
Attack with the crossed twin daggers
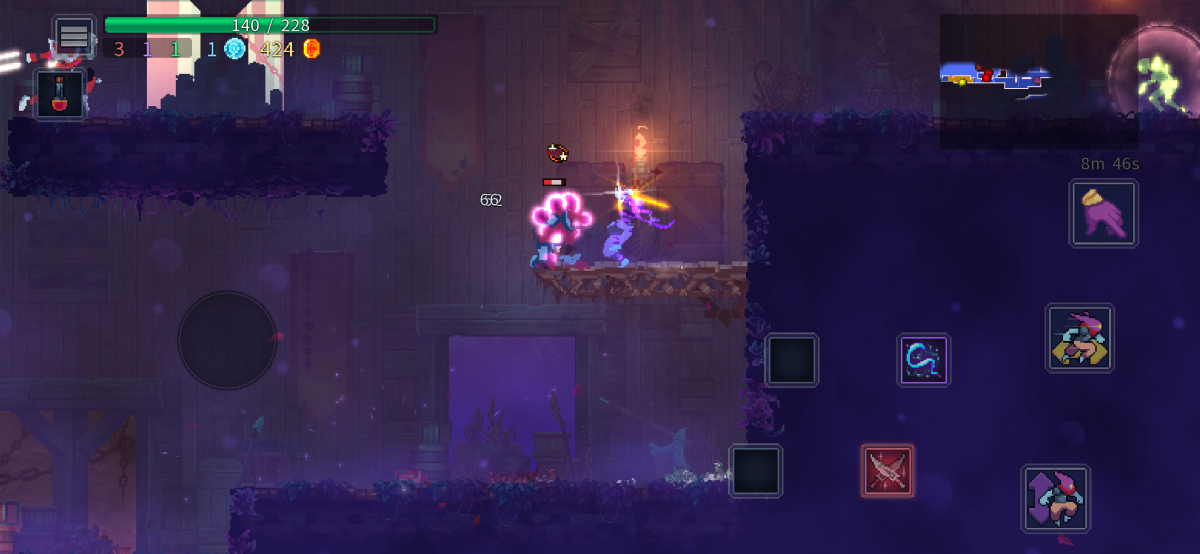pos(887,471)
